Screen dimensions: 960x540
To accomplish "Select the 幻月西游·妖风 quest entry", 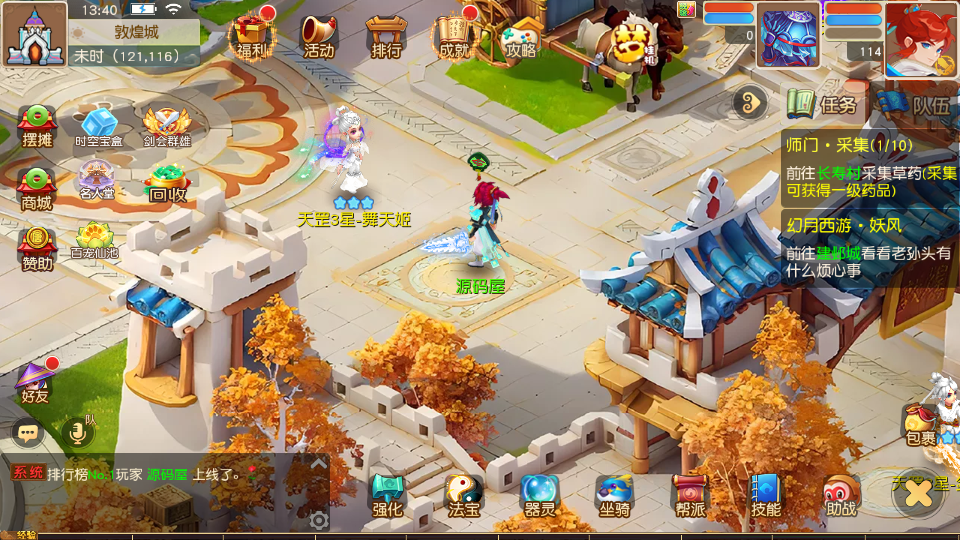I will coord(868,247).
